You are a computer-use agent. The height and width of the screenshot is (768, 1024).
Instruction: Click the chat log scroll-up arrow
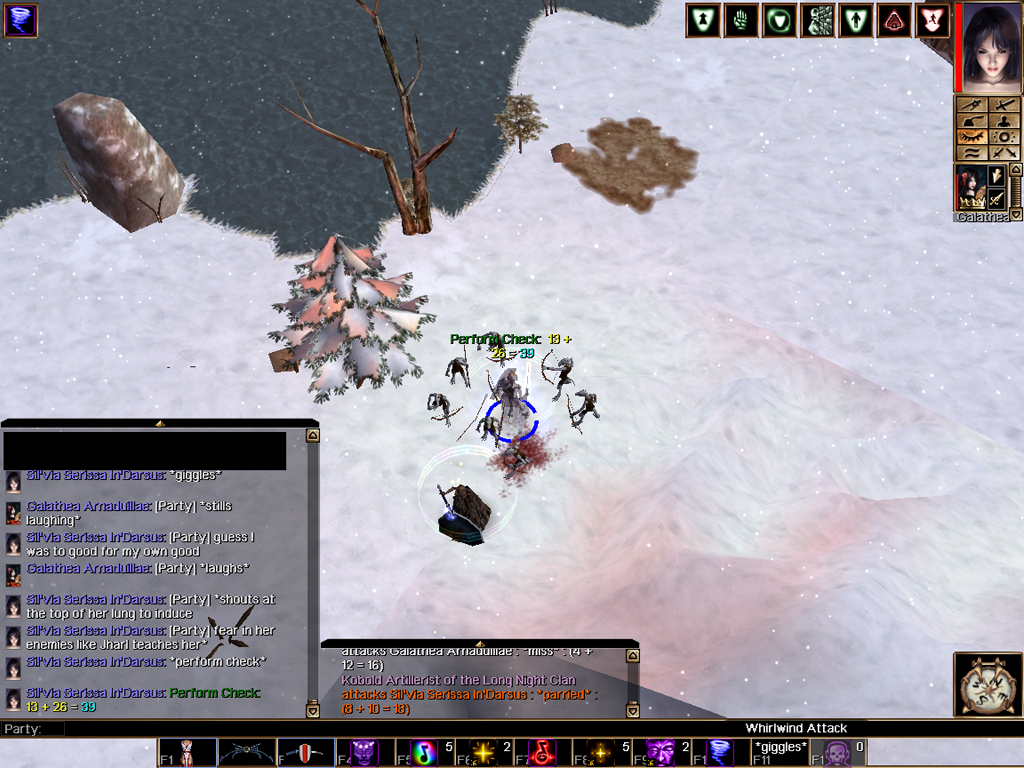[313, 436]
